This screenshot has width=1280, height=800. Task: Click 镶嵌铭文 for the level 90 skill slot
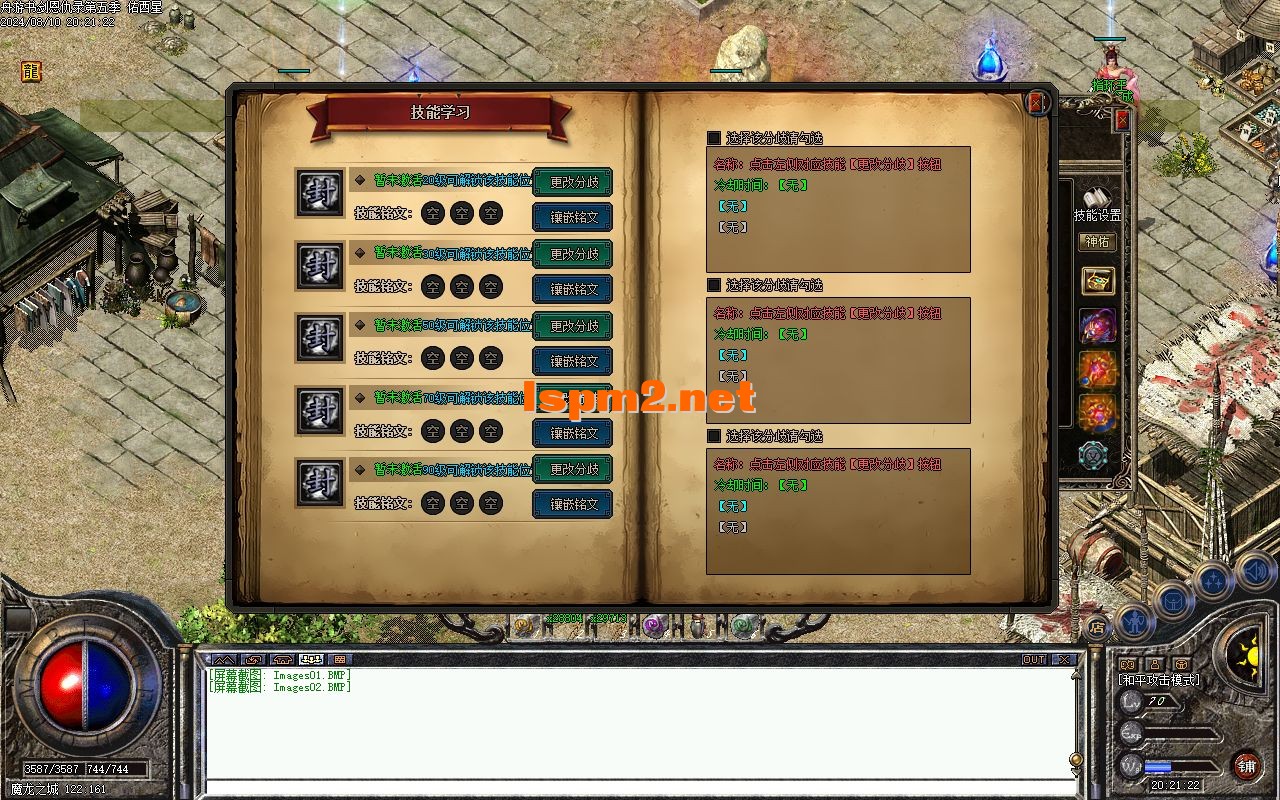pos(573,504)
